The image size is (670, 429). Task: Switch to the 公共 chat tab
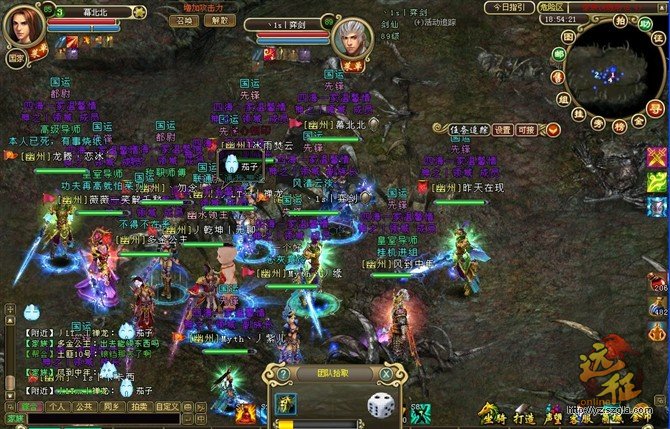tap(84, 407)
